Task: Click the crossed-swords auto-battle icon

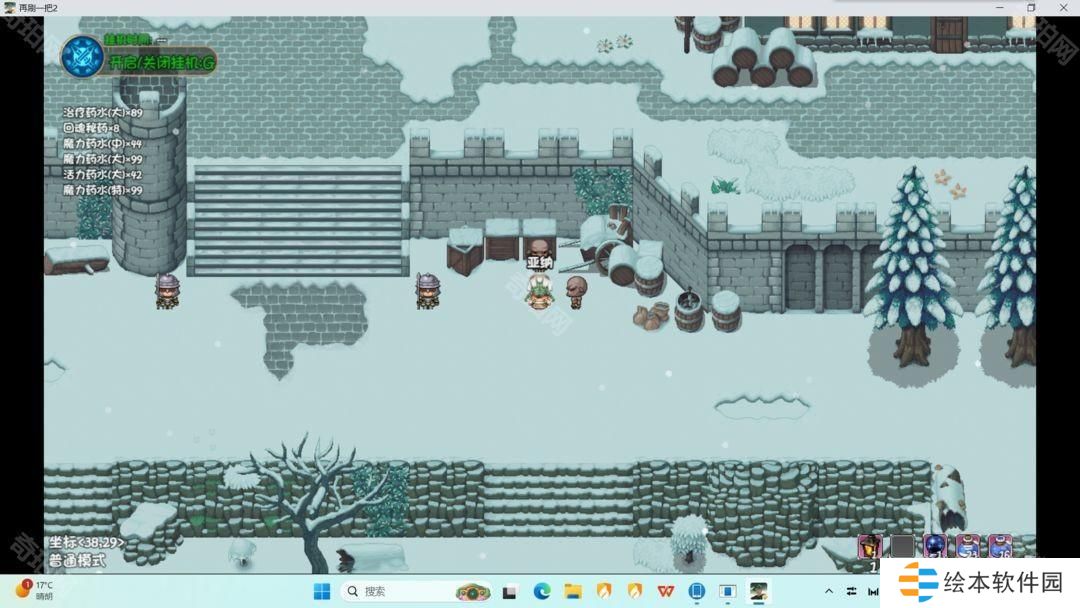Action: pos(82,56)
